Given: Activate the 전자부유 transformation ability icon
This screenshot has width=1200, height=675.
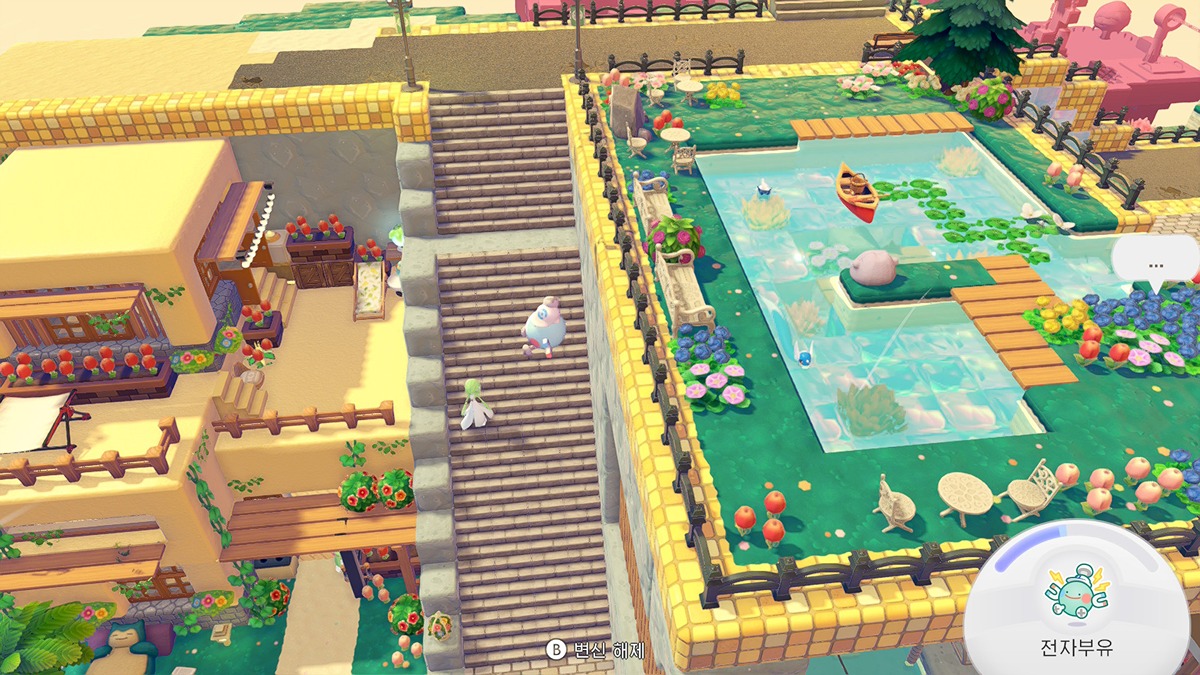Looking at the screenshot, I should 1076,588.
